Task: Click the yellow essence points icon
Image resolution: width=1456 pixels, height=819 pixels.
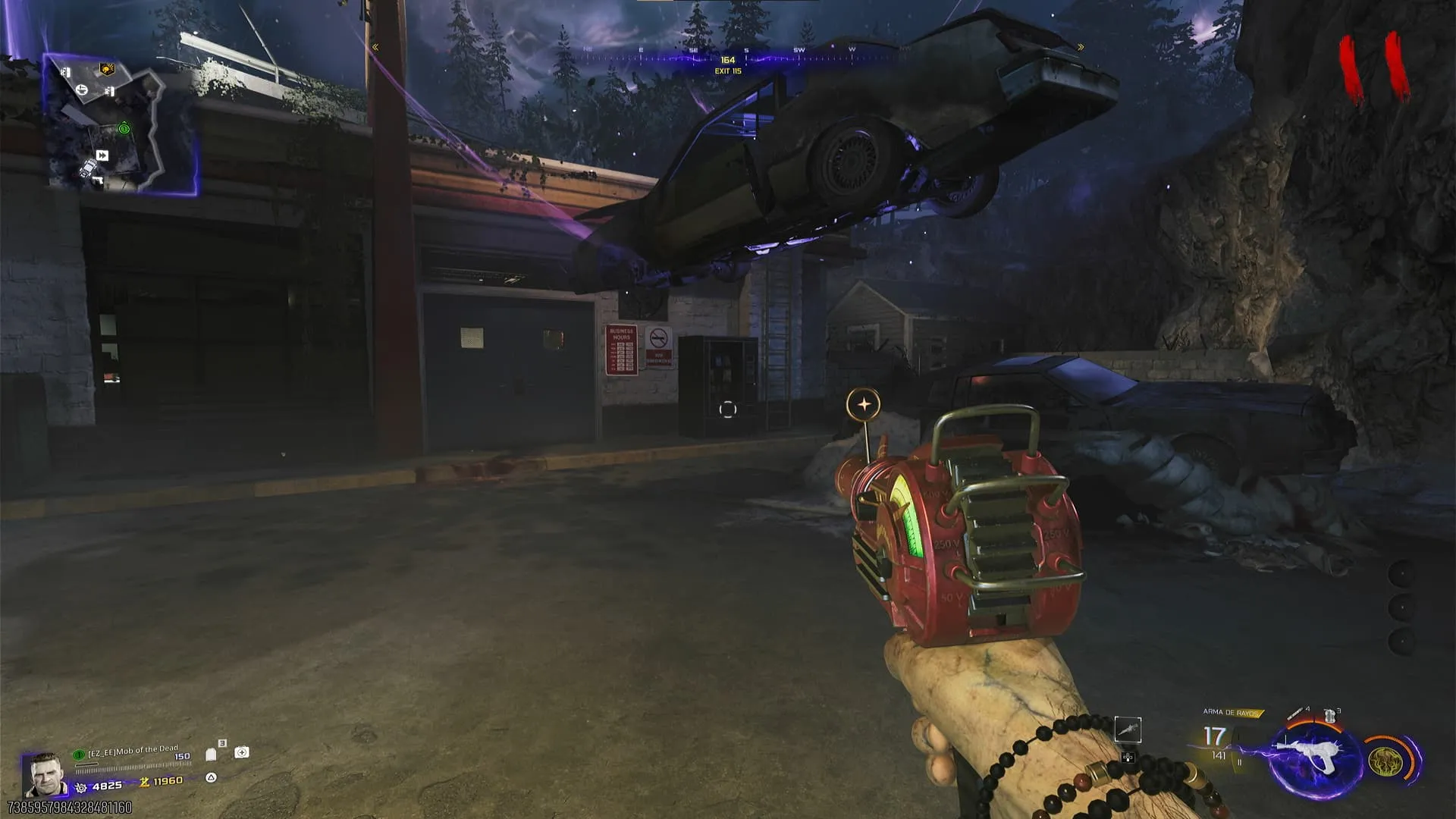Action: [144, 782]
